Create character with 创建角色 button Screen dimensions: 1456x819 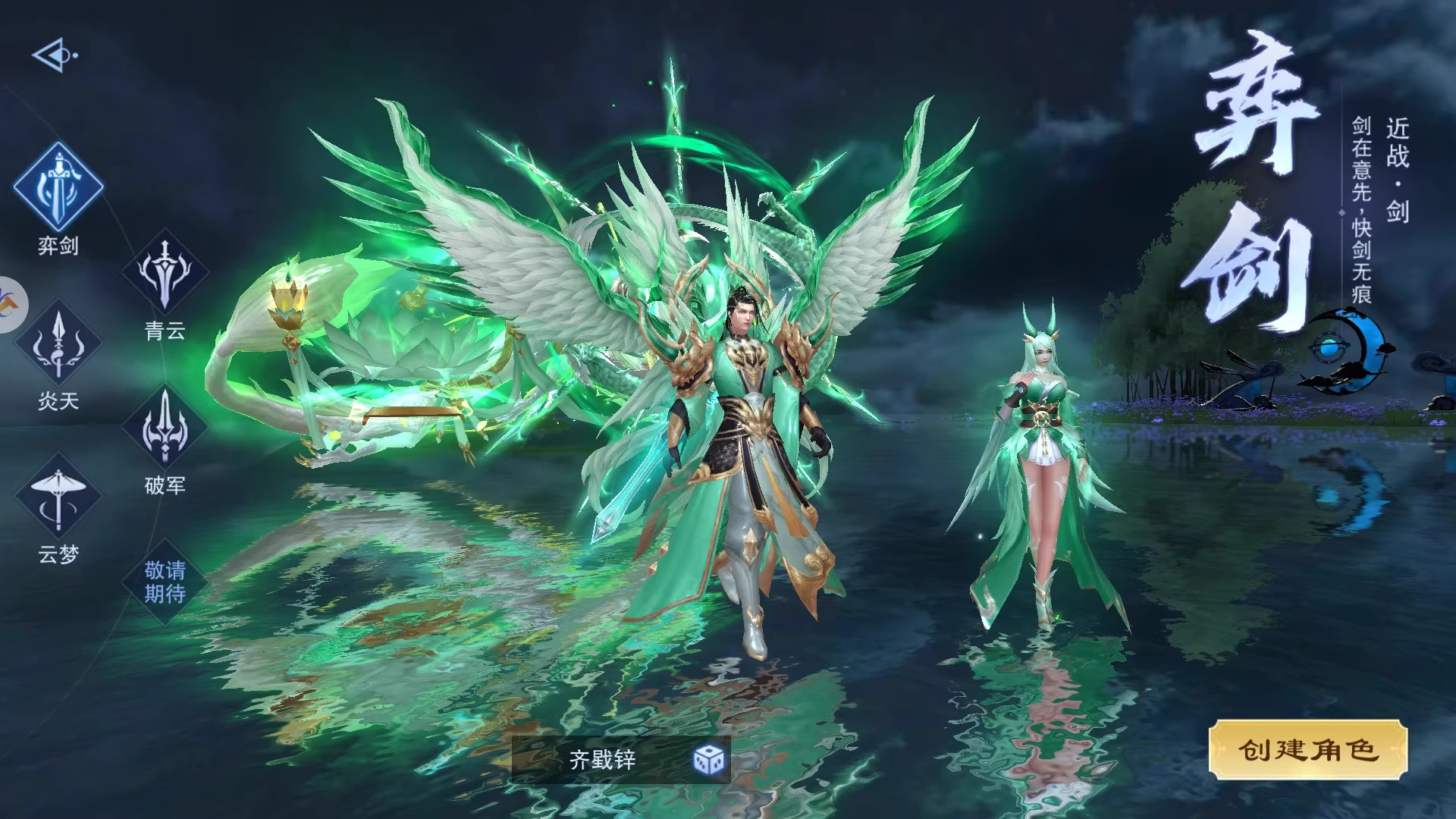pyautogui.click(x=1307, y=750)
